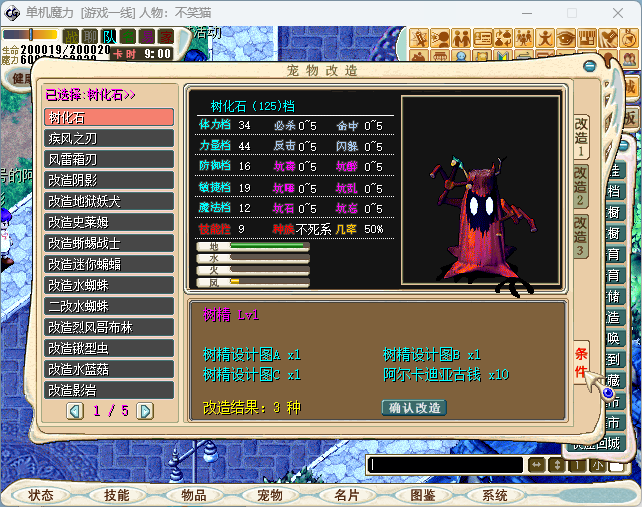Go to the previous list page
The image size is (642, 507).
pyautogui.click(x=75, y=411)
